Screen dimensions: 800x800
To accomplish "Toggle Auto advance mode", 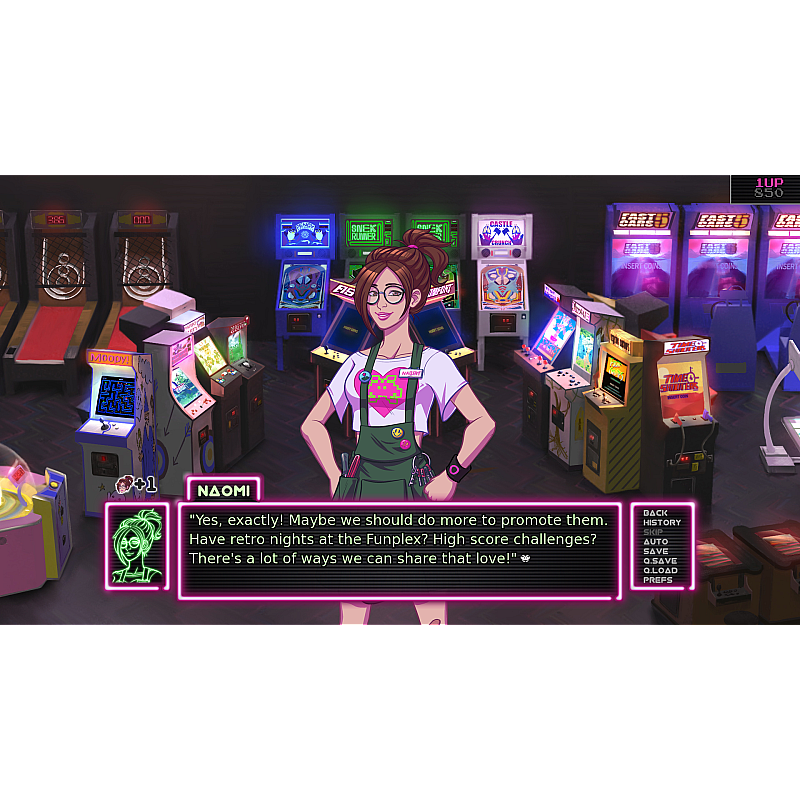I will 656,542.
